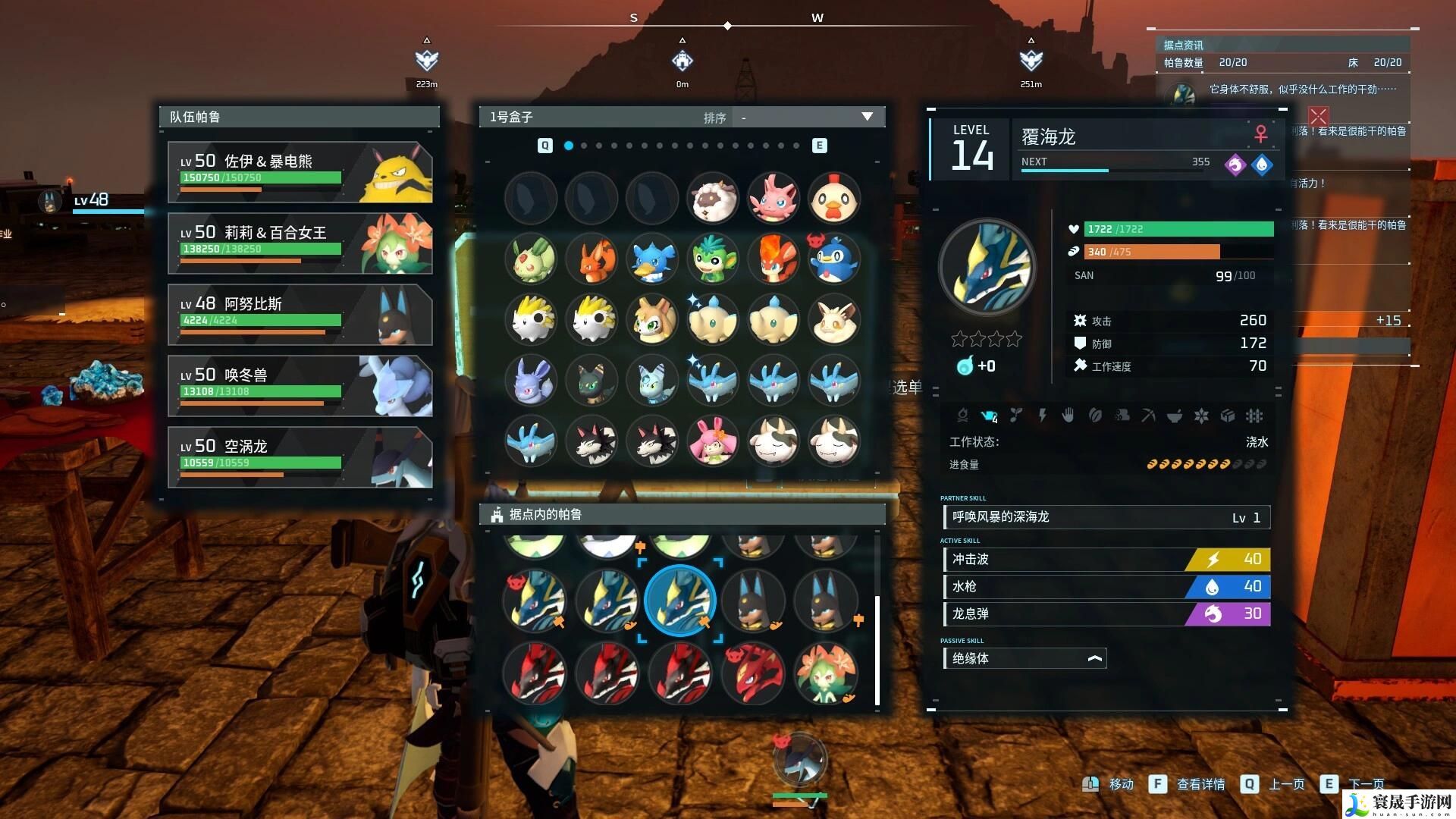The width and height of the screenshot is (1456, 819).
Task: Select party Pal 莉莉&百合女王
Action: click(300, 243)
